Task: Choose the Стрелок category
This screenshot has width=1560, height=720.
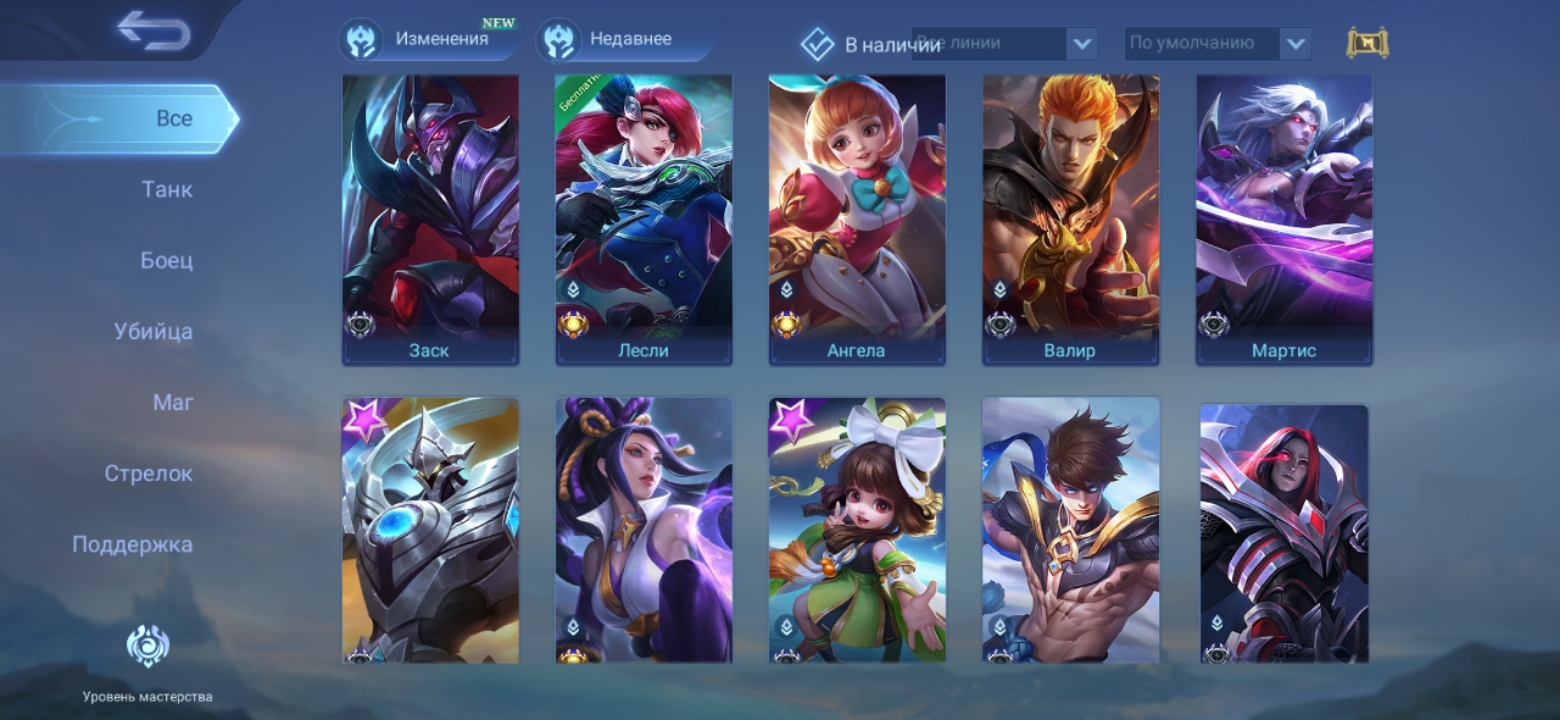Action: tap(148, 473)
